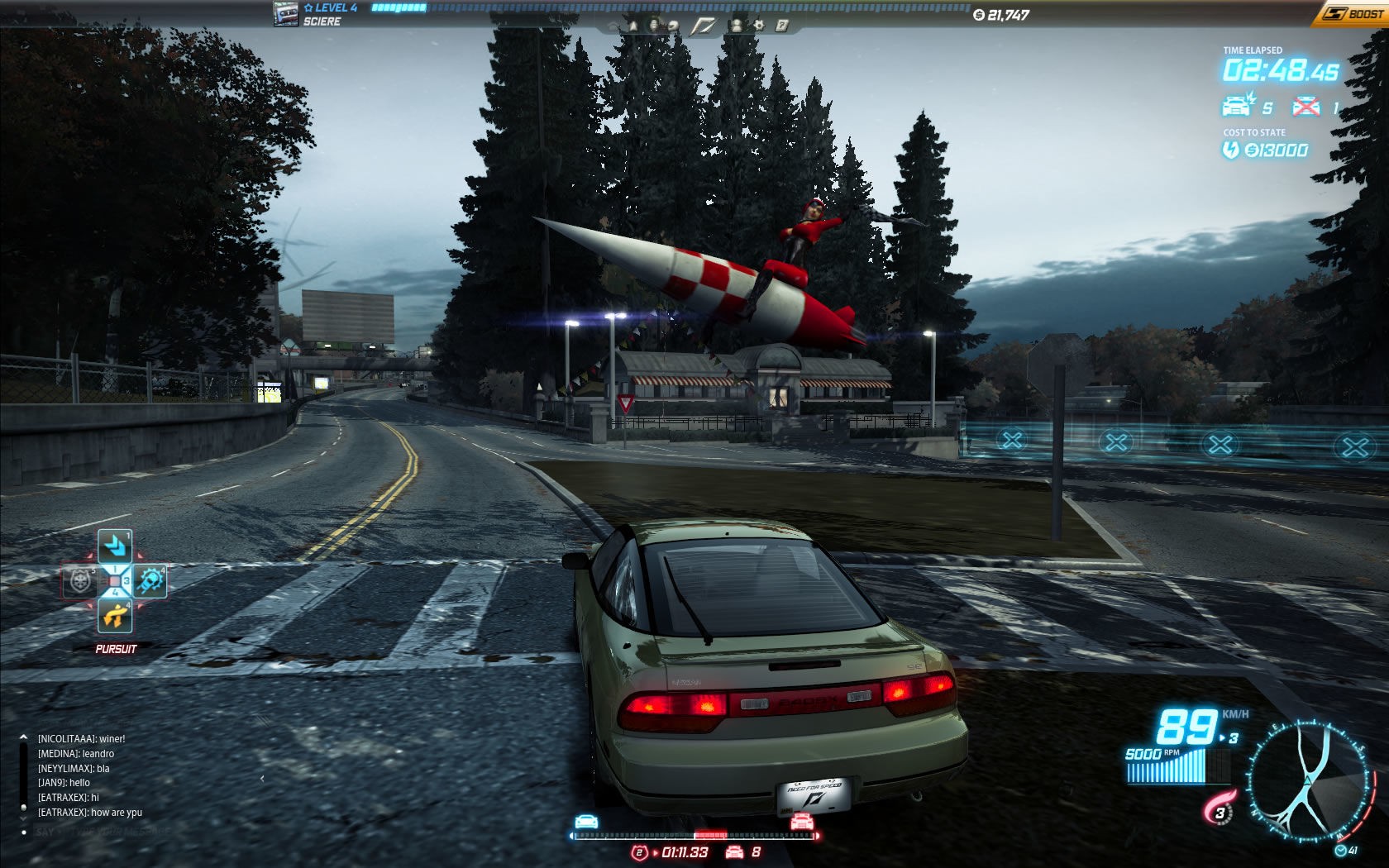This screenshot has height=868, width=1389.
Task: Activate the blue car gear powerup
Action: (150, 581)
